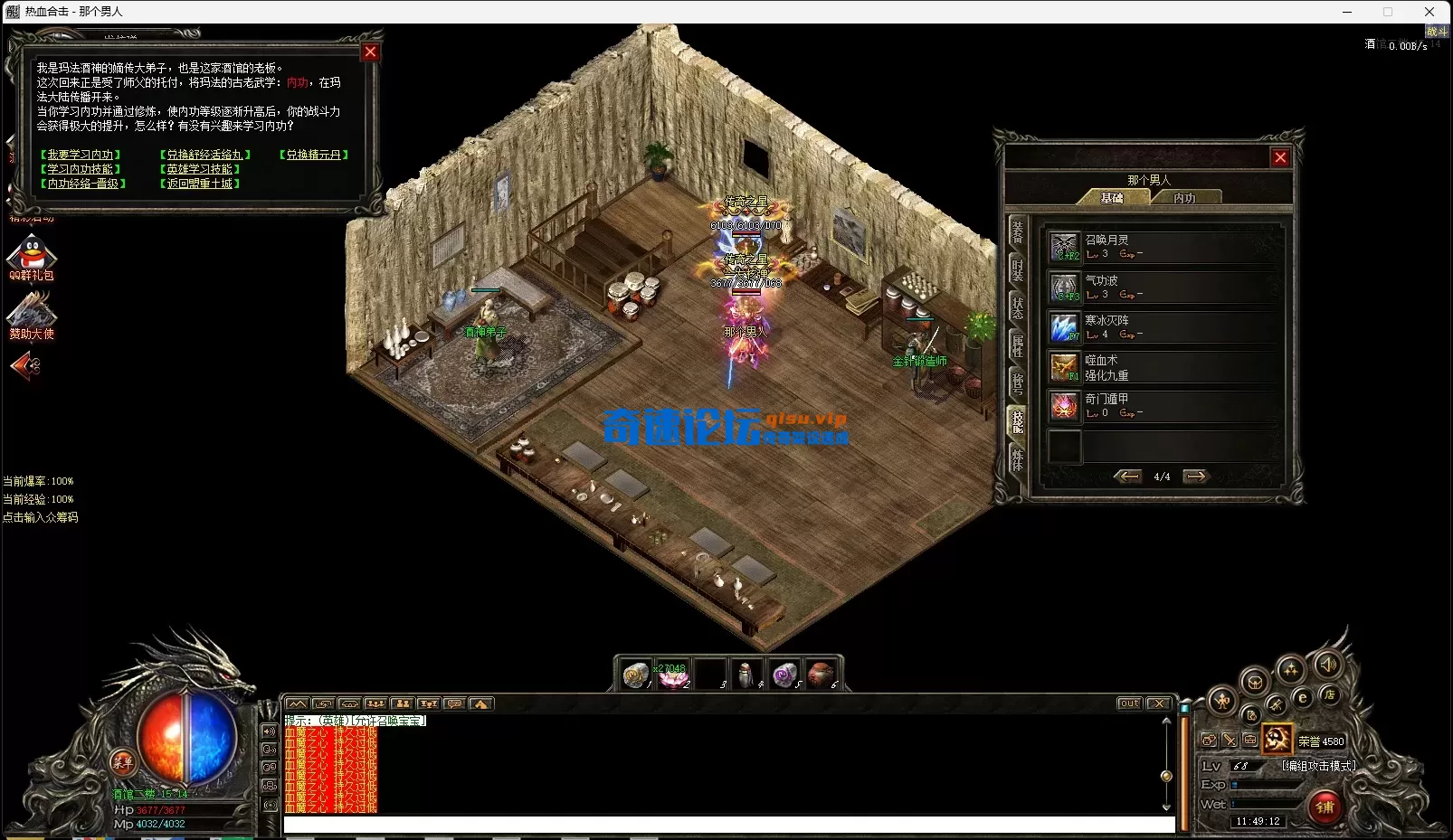This screenshot has height=840, width=1453.
Task: Toggle the speaker sound icon top right cluster
Action: [1327, 666]
